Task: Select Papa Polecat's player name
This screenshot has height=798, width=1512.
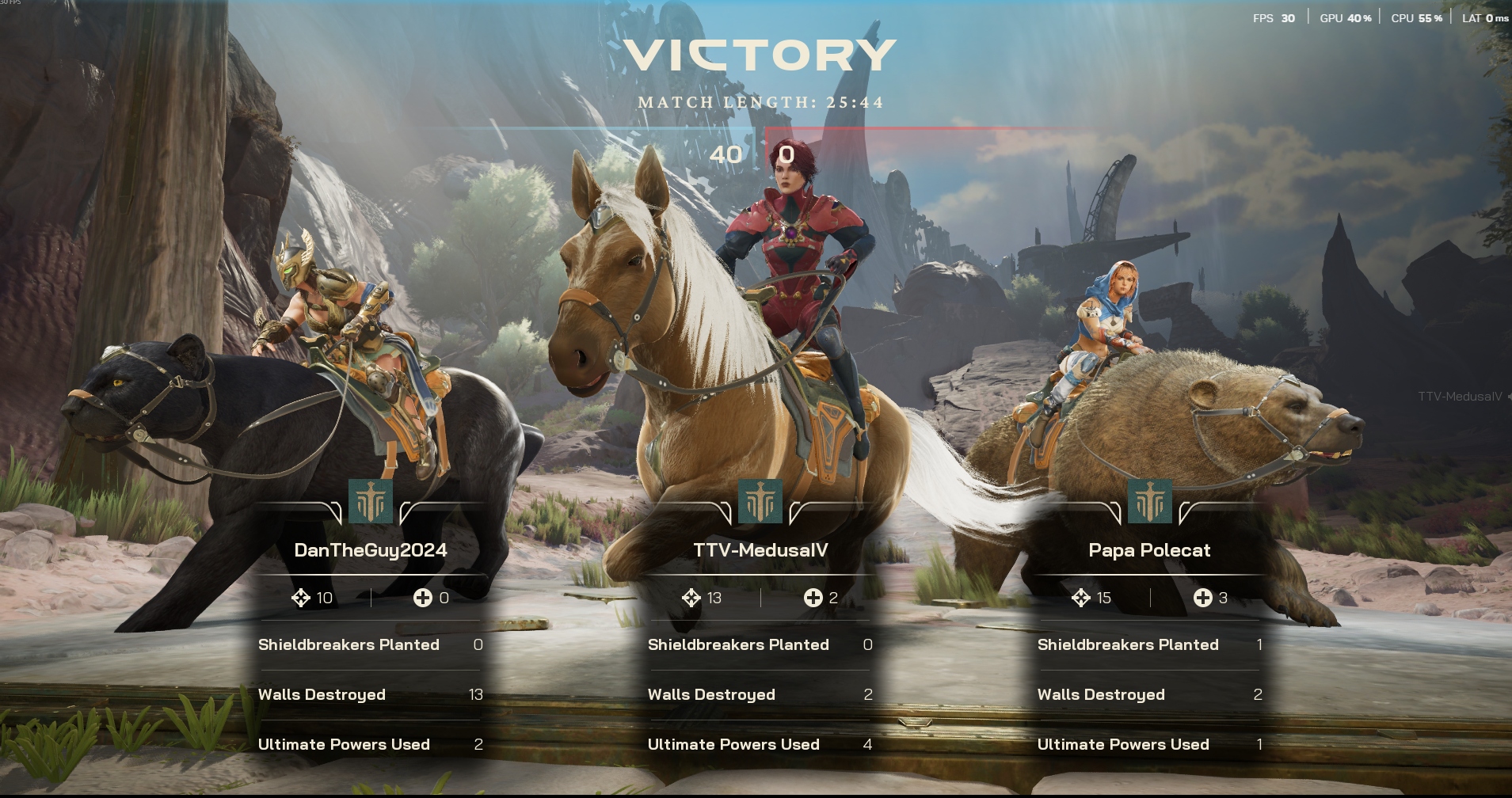Action: click(1149, 550)
